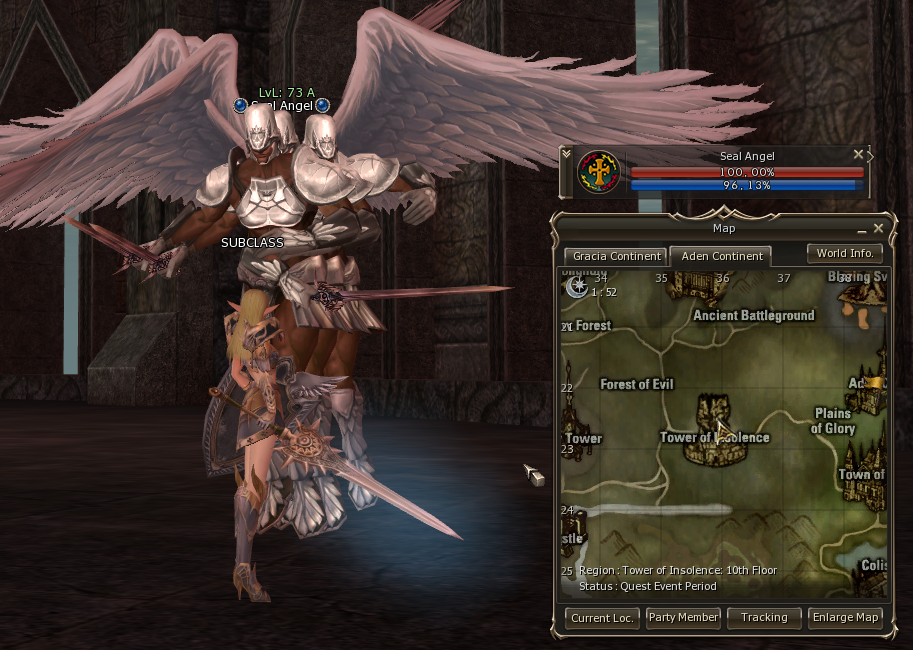This screenshot has width=913, height=650.
Task: Show current location on the map
Action: coord(603,617)
